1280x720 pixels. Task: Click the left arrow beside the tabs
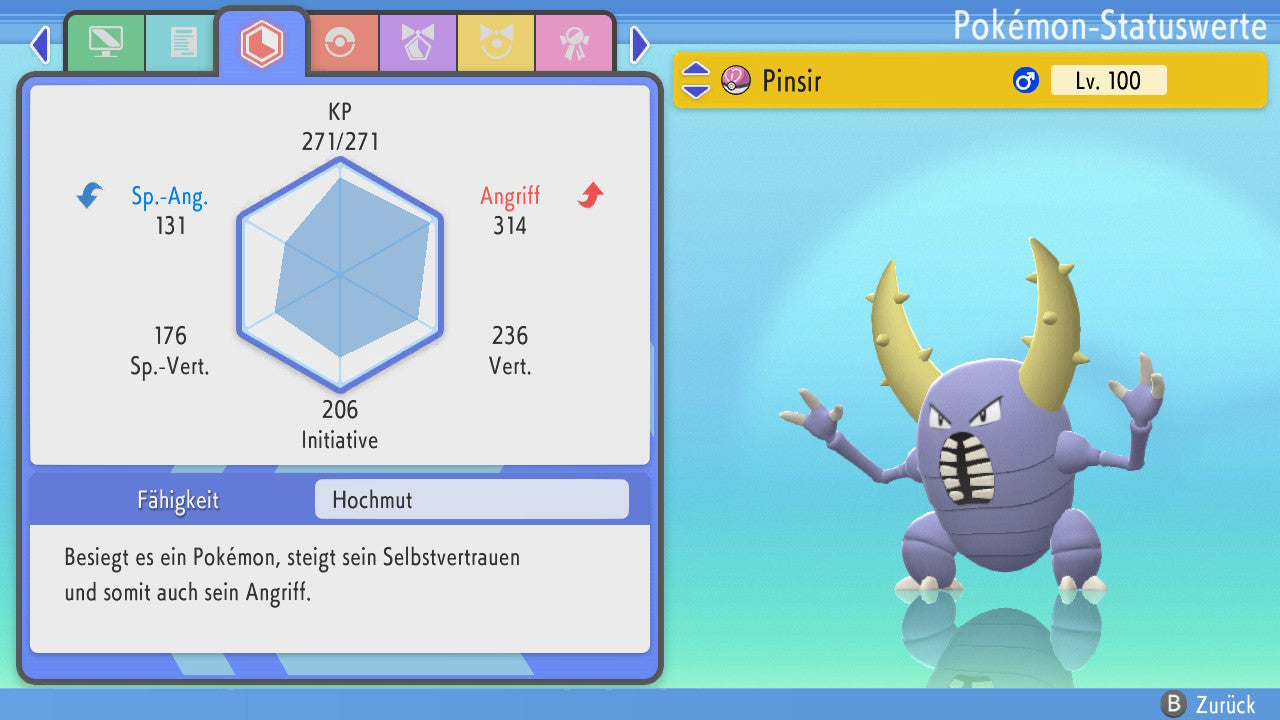[x=40, y=44]
